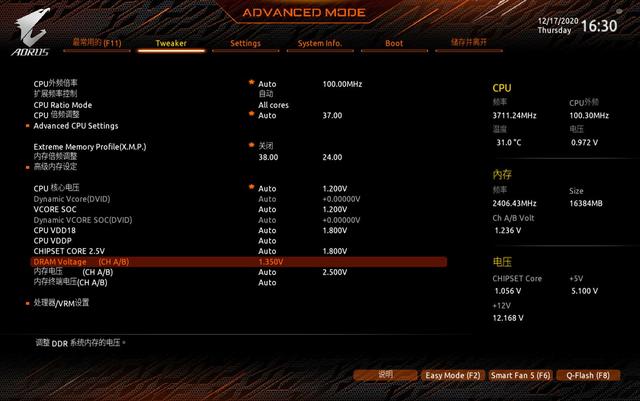Viewport: 640px width, 401px height.
Task: Show the Tweaker tab
Action: tap(171, 44)
